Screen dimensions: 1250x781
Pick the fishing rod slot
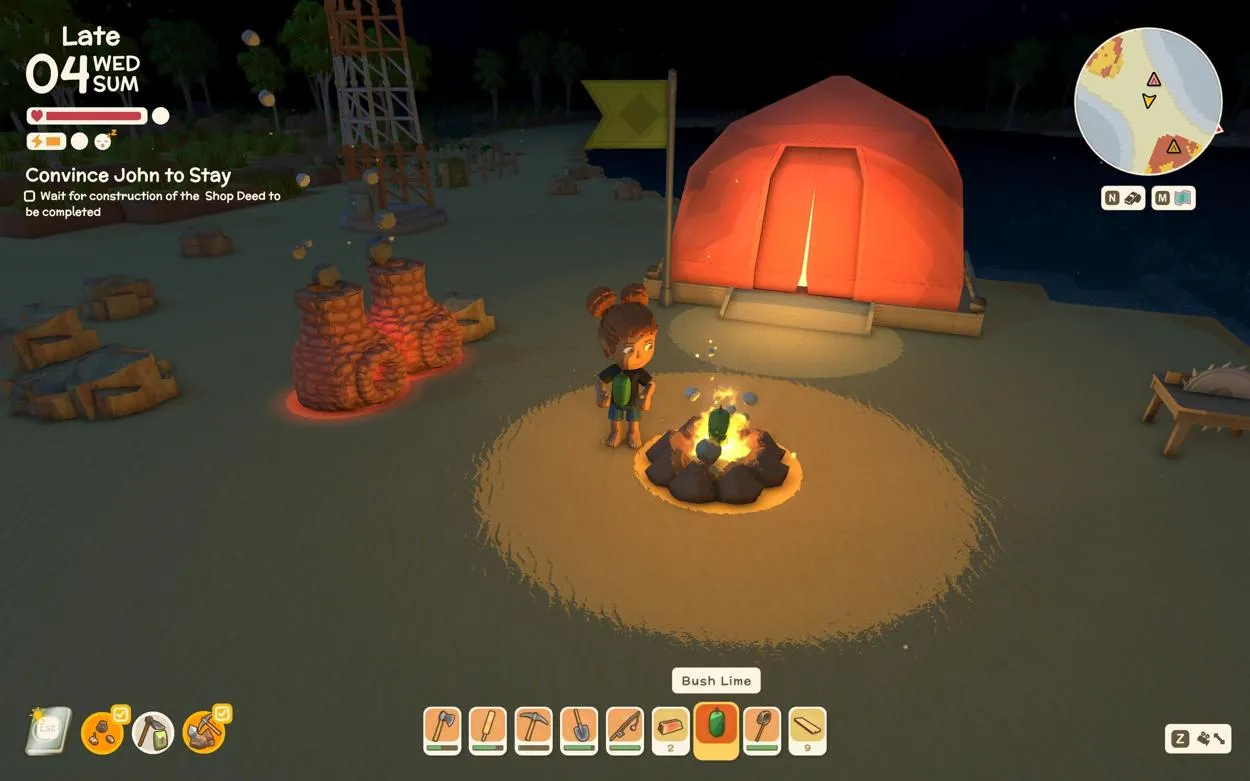pos(624,729)
